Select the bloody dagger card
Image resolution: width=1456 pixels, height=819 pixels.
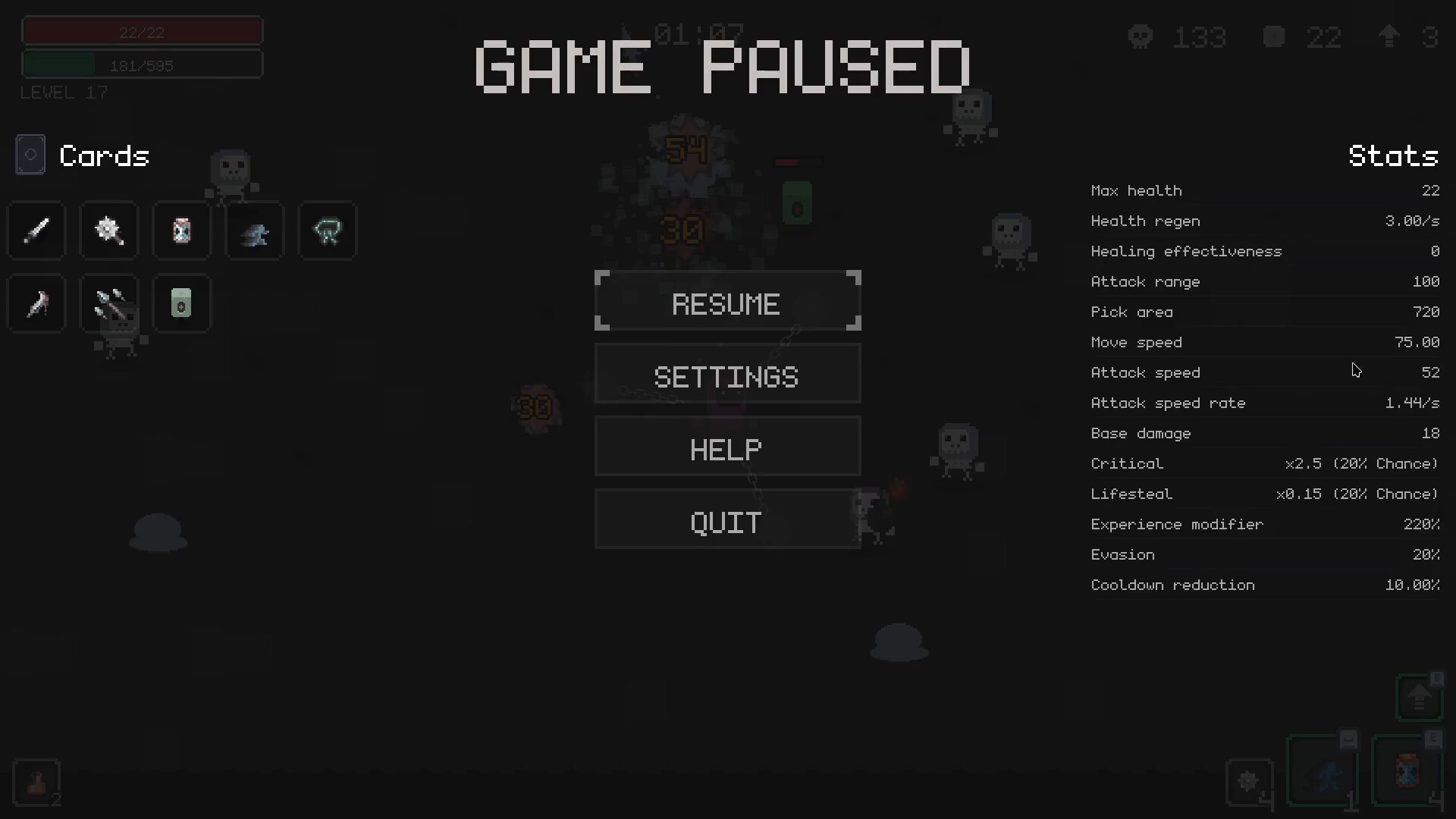coord(36,303)
